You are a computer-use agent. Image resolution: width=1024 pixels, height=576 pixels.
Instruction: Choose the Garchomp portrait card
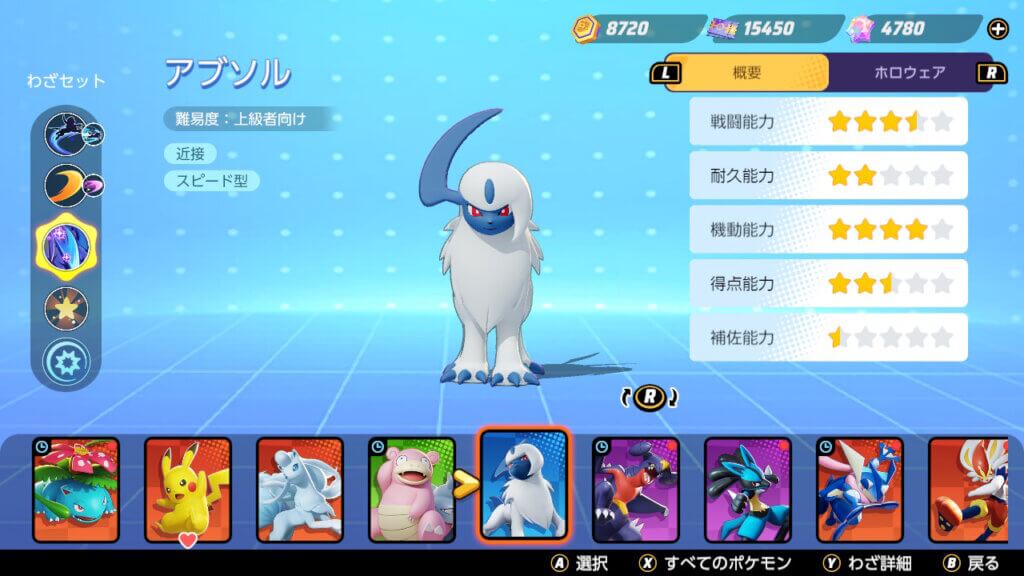pos(636,490)
